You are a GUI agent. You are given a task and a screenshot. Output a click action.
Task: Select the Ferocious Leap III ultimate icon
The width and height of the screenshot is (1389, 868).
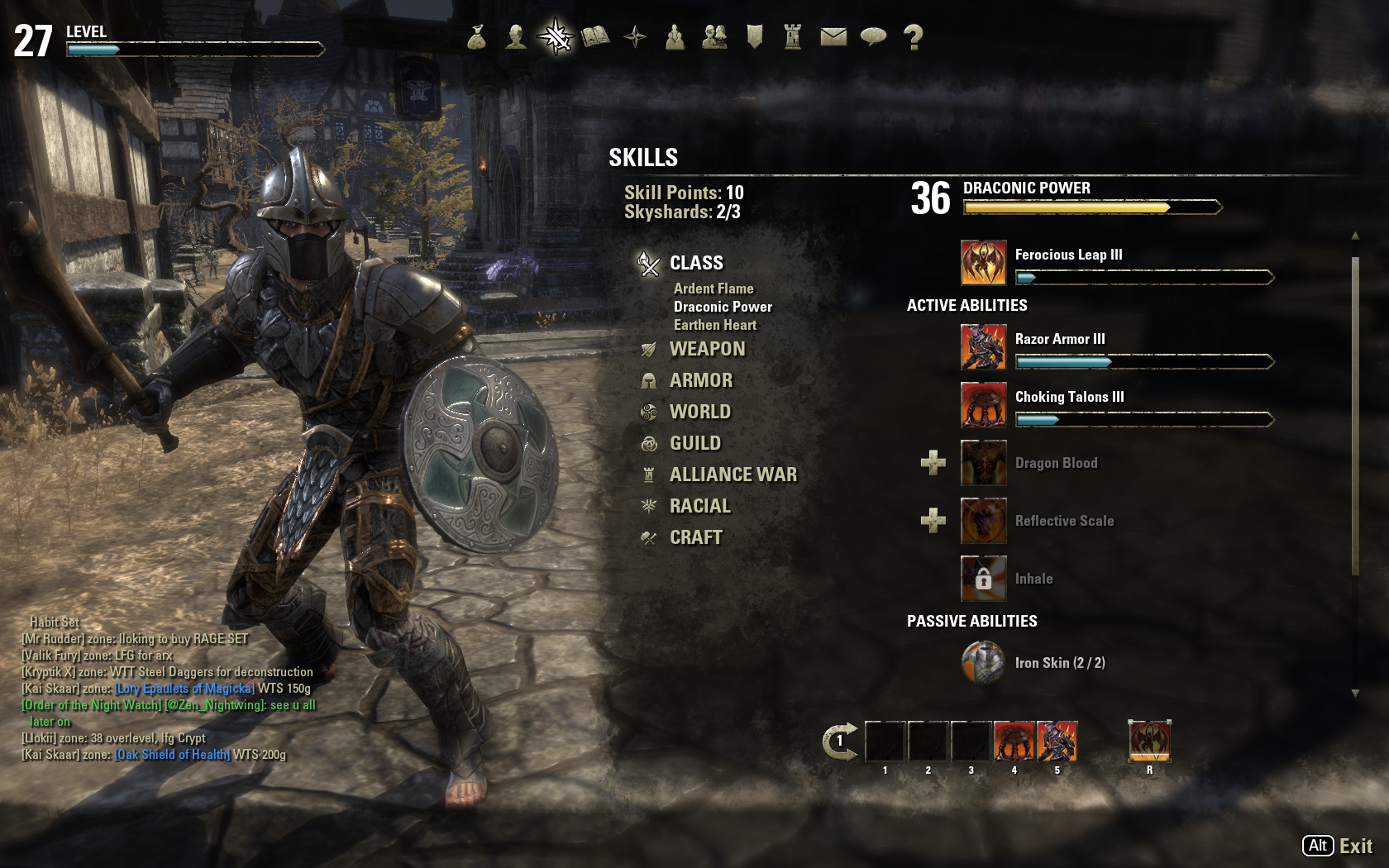pyautogui.click(x=983, y=263)
